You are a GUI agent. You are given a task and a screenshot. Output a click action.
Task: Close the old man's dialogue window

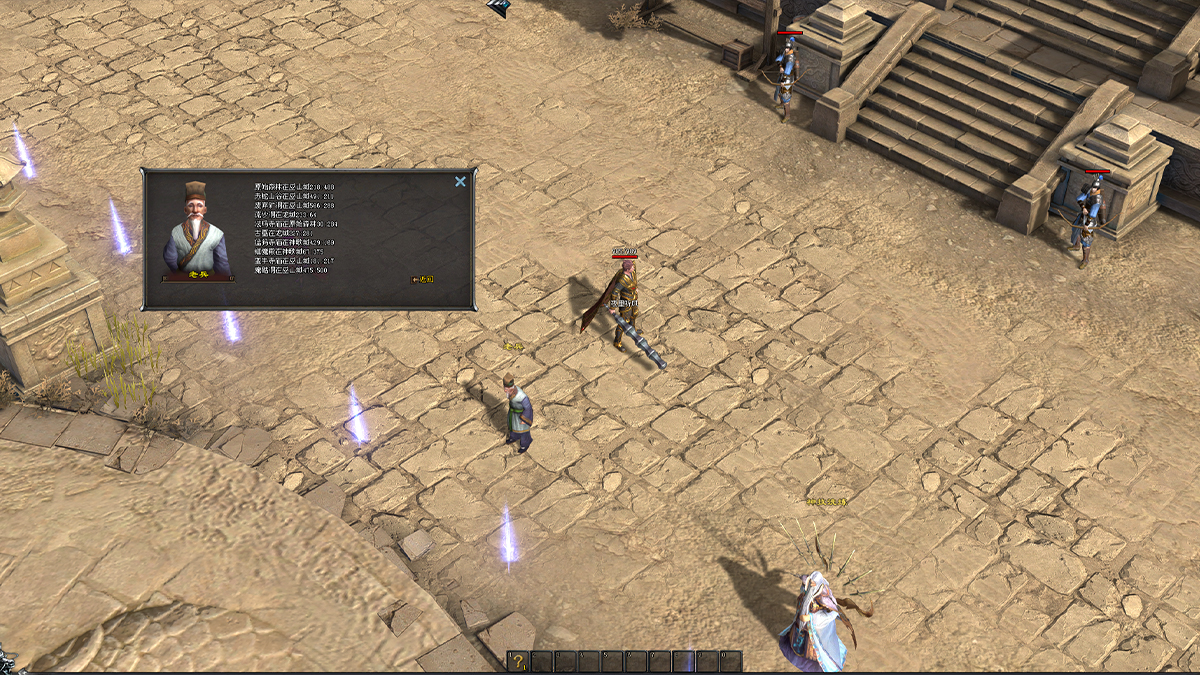(460, 182)
